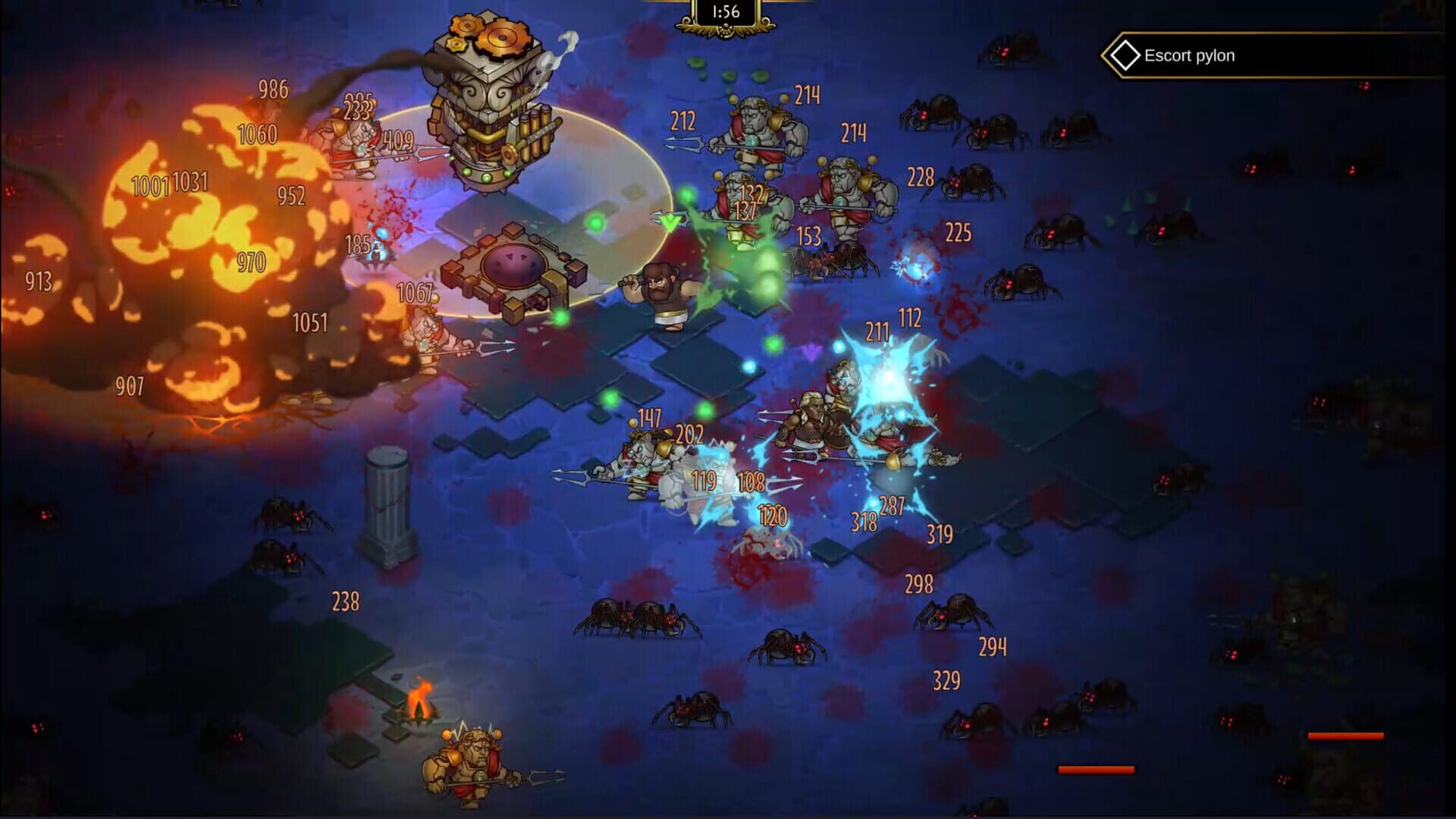The height and width of the screenshot is (819, 1456).
Task: Select the bearded hero with the club
Action: click(664, 292)
